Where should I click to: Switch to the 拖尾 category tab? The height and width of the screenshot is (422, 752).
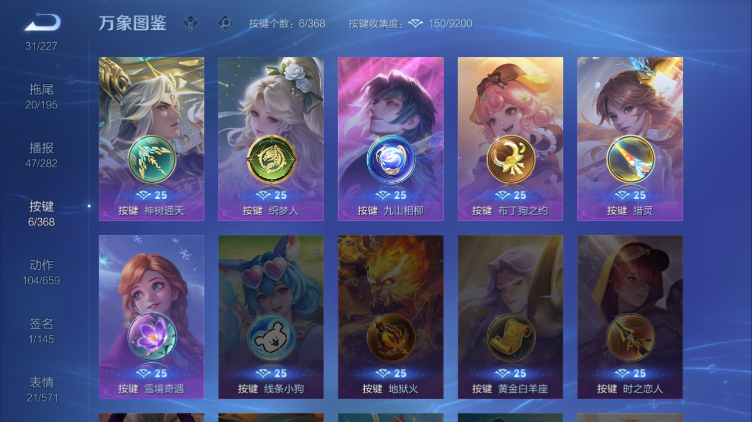coord(41,96)
